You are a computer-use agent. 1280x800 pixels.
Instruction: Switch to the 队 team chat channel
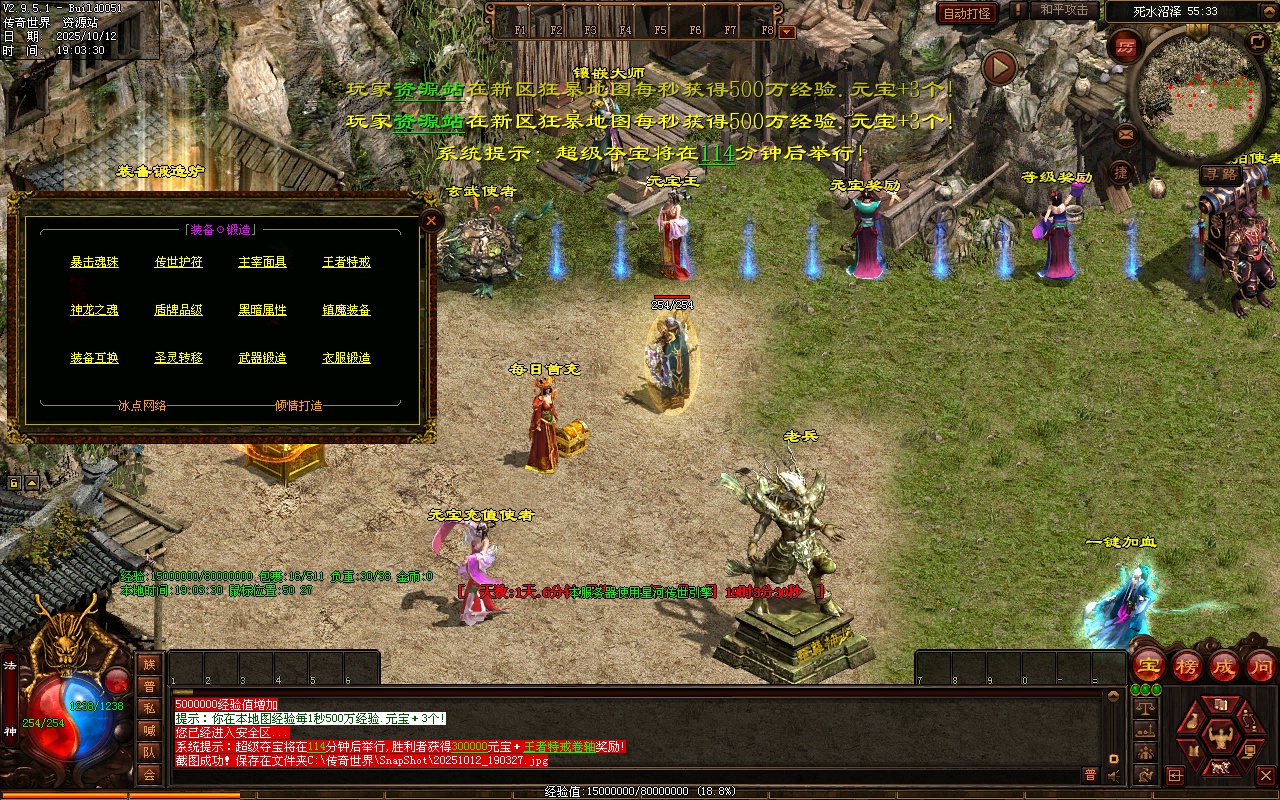[149, 752]
